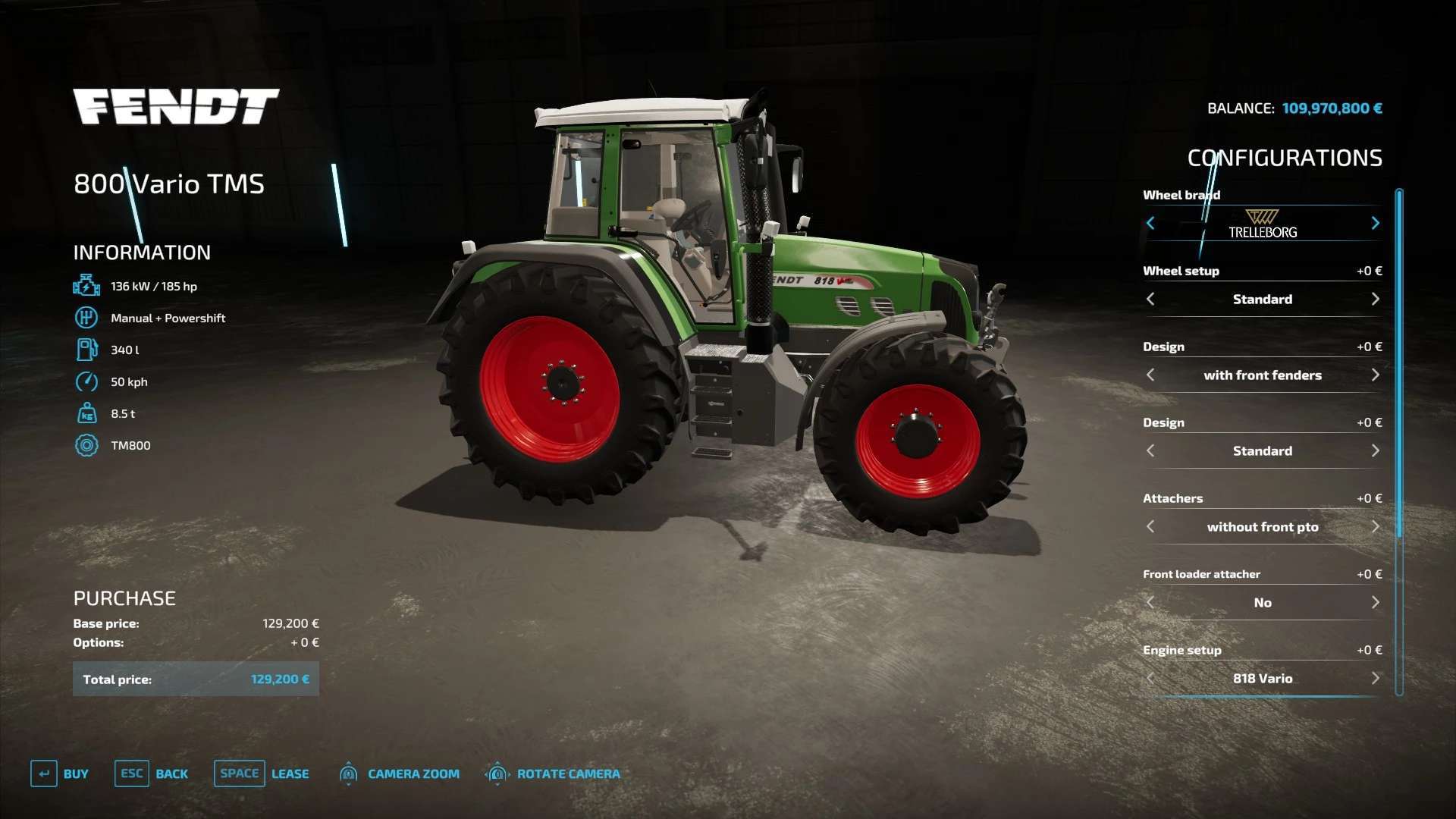Click the configurations list scrollbar
This screenshot has height=819, width=1456.
pos(1399,364)
